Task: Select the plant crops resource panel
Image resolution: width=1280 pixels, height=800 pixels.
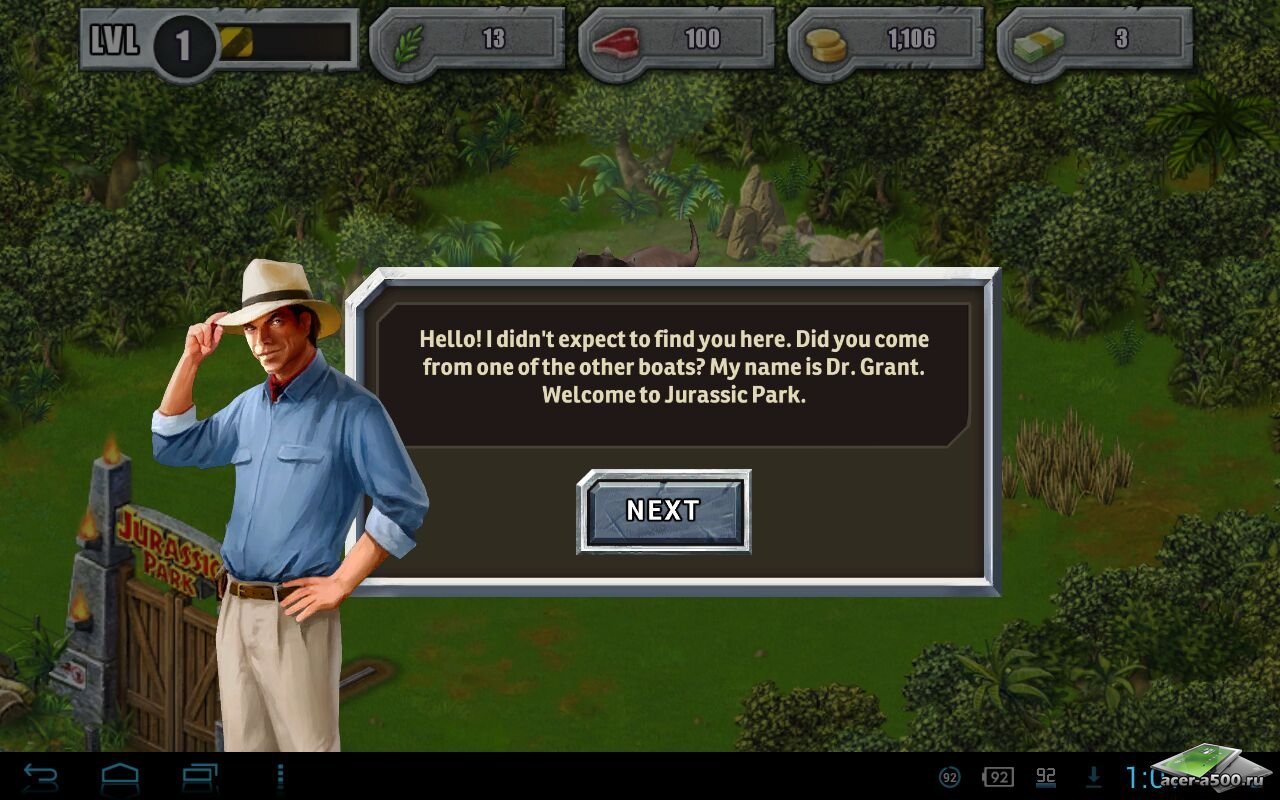Action: 467,41
